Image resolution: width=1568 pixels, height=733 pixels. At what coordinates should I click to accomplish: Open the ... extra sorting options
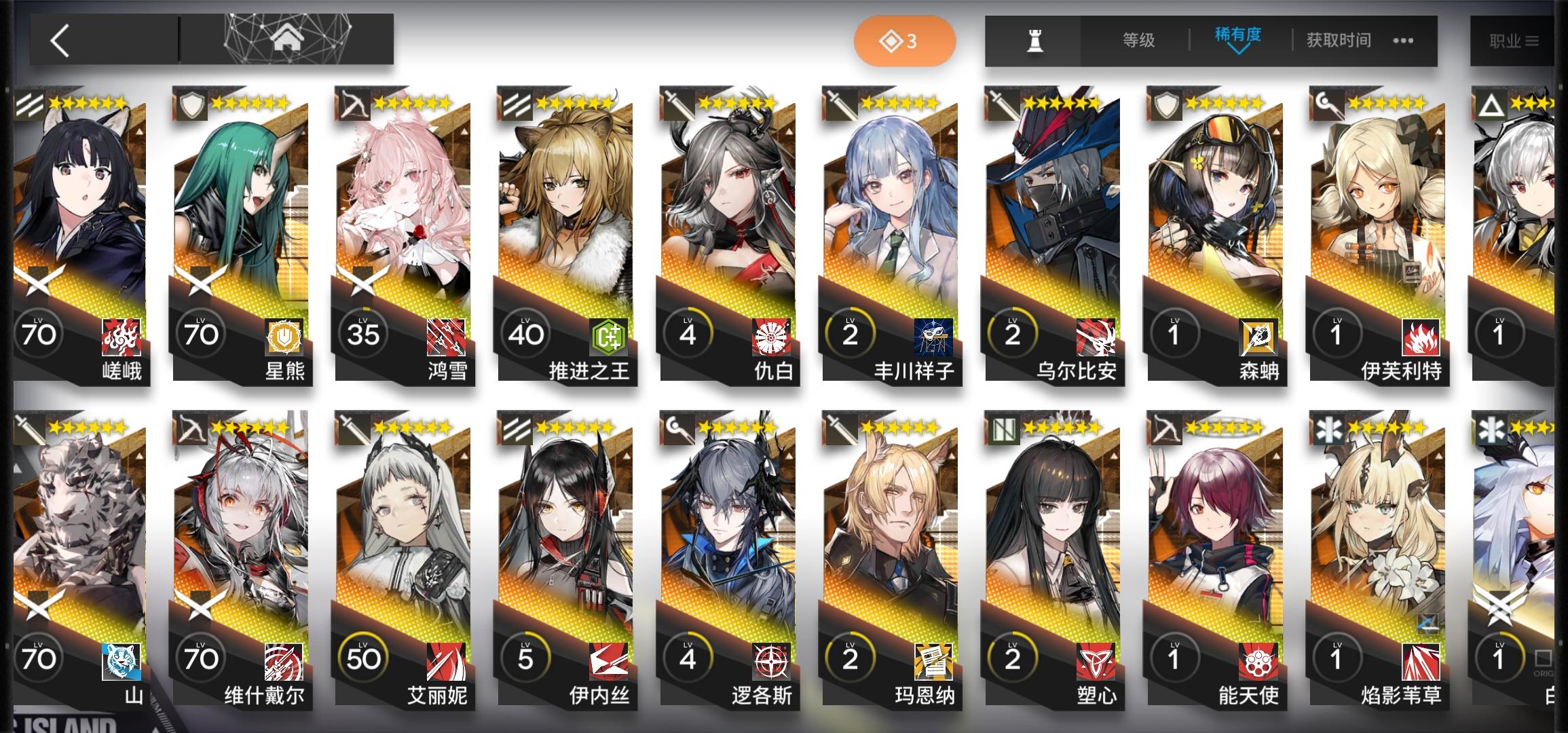(x=1402, y=40)
